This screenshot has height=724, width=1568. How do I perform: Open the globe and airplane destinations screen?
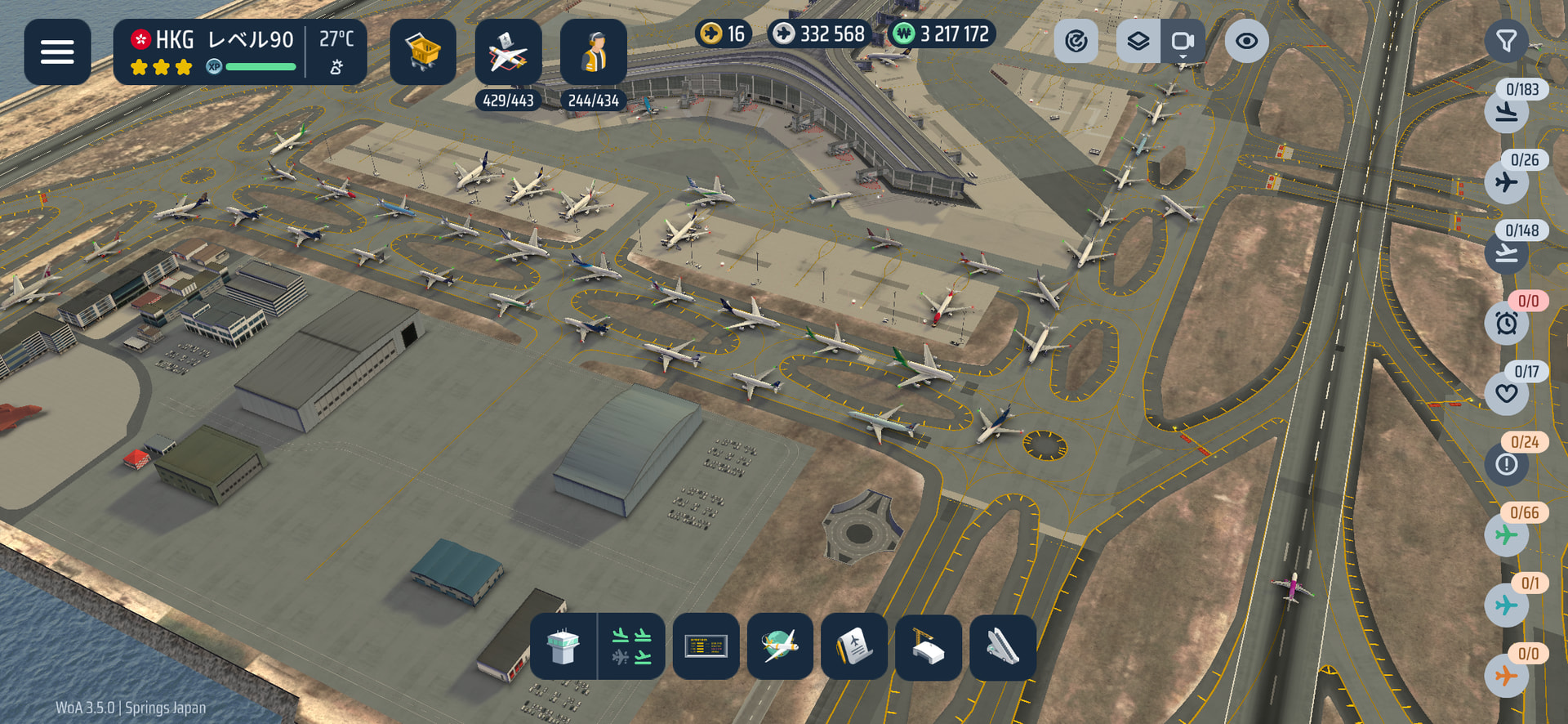click(x=780, y=646)
